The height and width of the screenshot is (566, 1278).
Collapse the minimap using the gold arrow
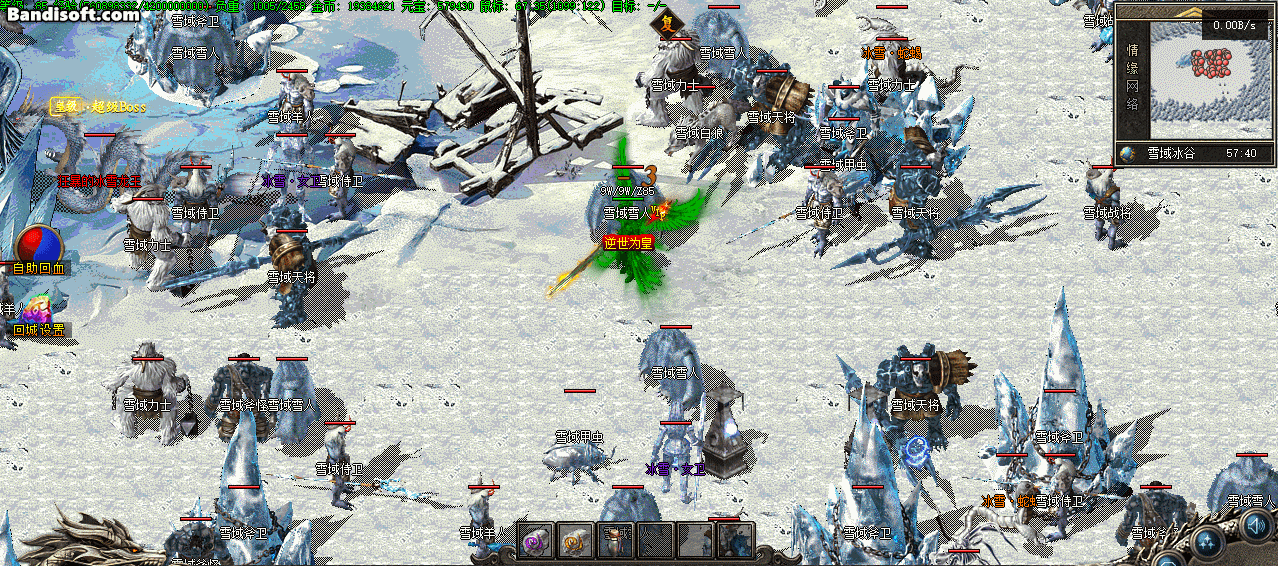1190,13
